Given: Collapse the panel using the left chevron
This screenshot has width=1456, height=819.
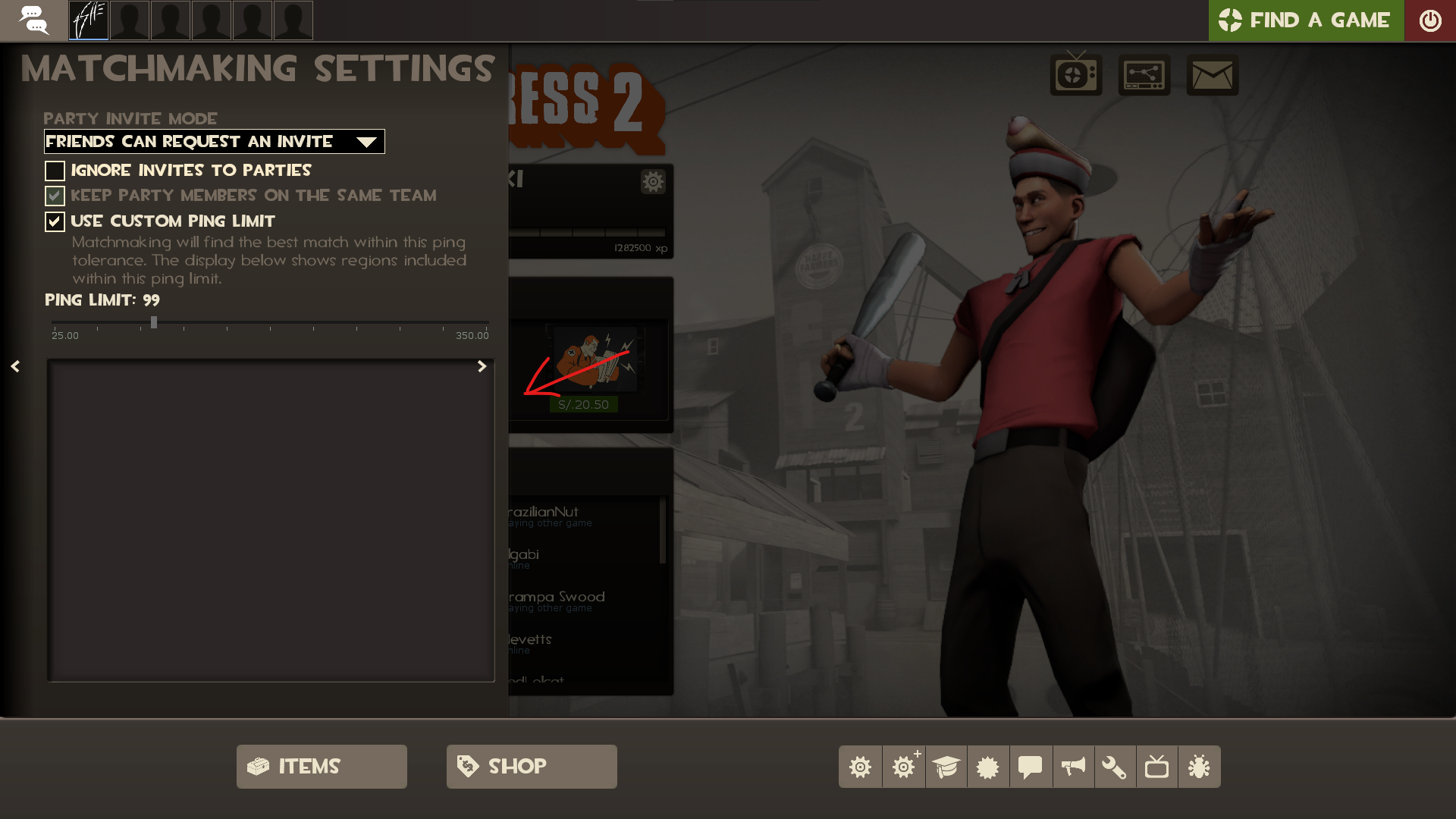Looking at the screenshot, I should coord(15,366).
